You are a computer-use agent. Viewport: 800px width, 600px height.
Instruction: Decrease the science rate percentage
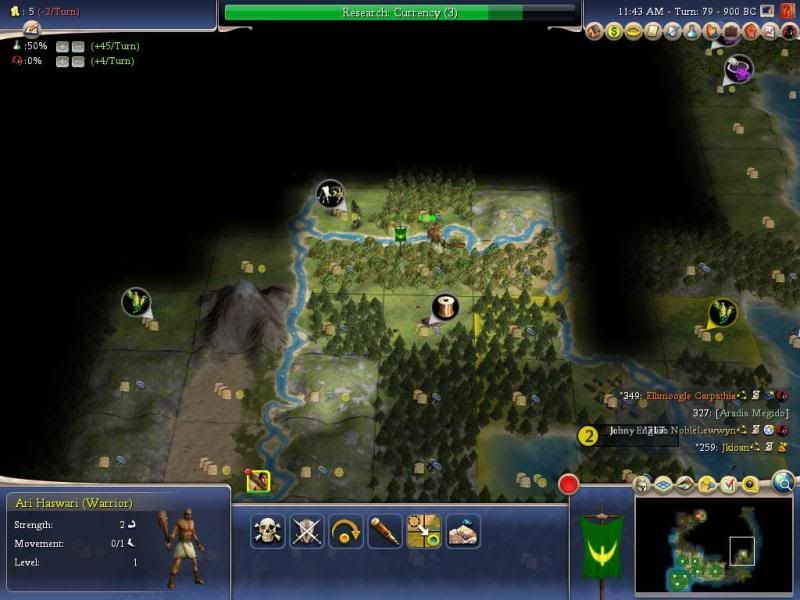tap(76, 46)
